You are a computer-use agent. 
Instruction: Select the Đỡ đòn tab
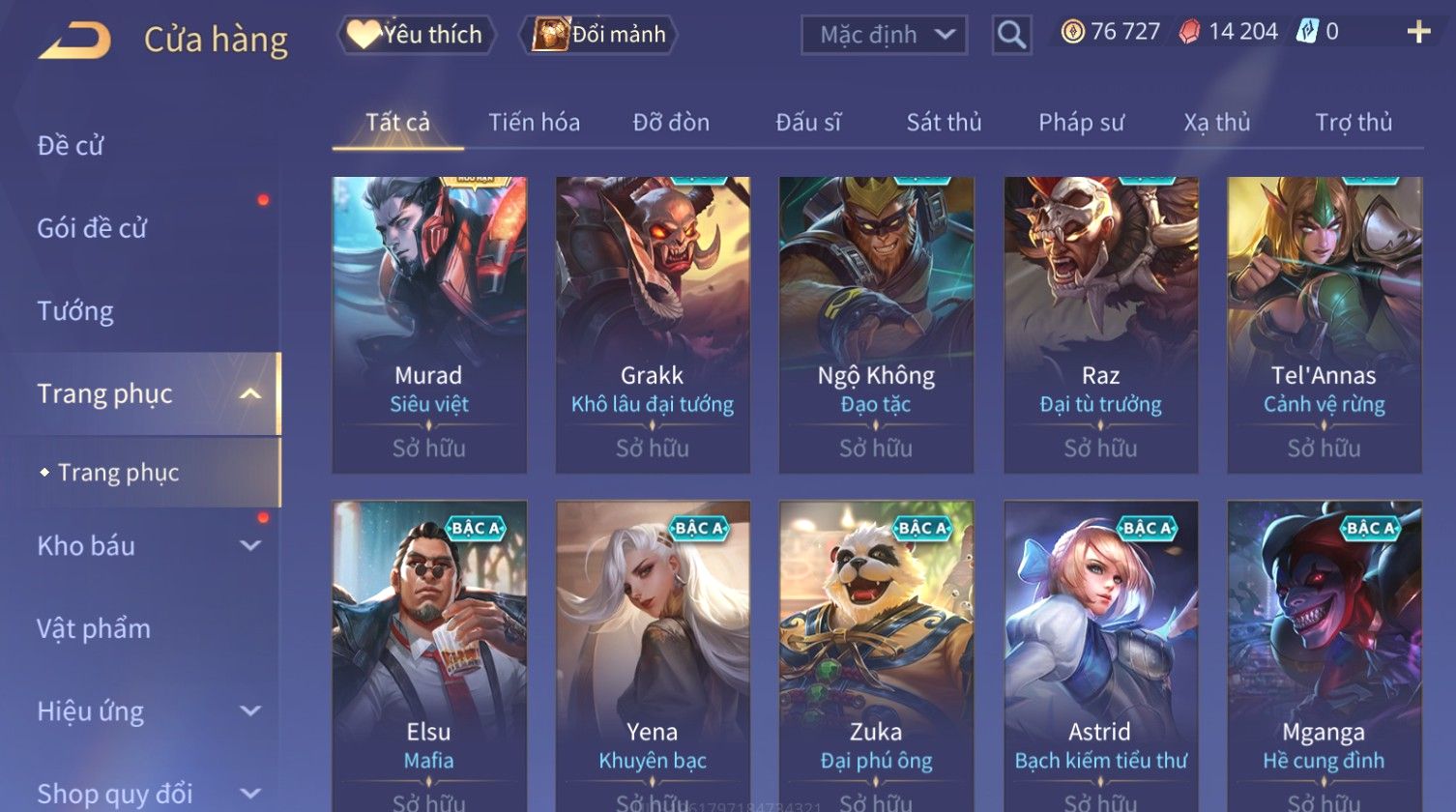coord(671,123)
